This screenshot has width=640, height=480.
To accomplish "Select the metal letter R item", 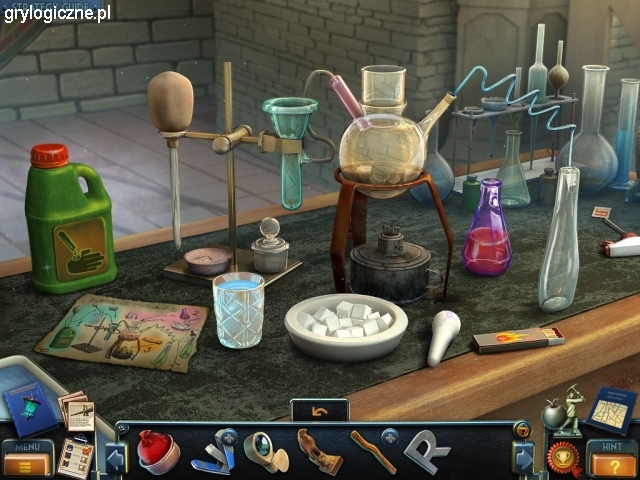I will click(x=426, y=450).
